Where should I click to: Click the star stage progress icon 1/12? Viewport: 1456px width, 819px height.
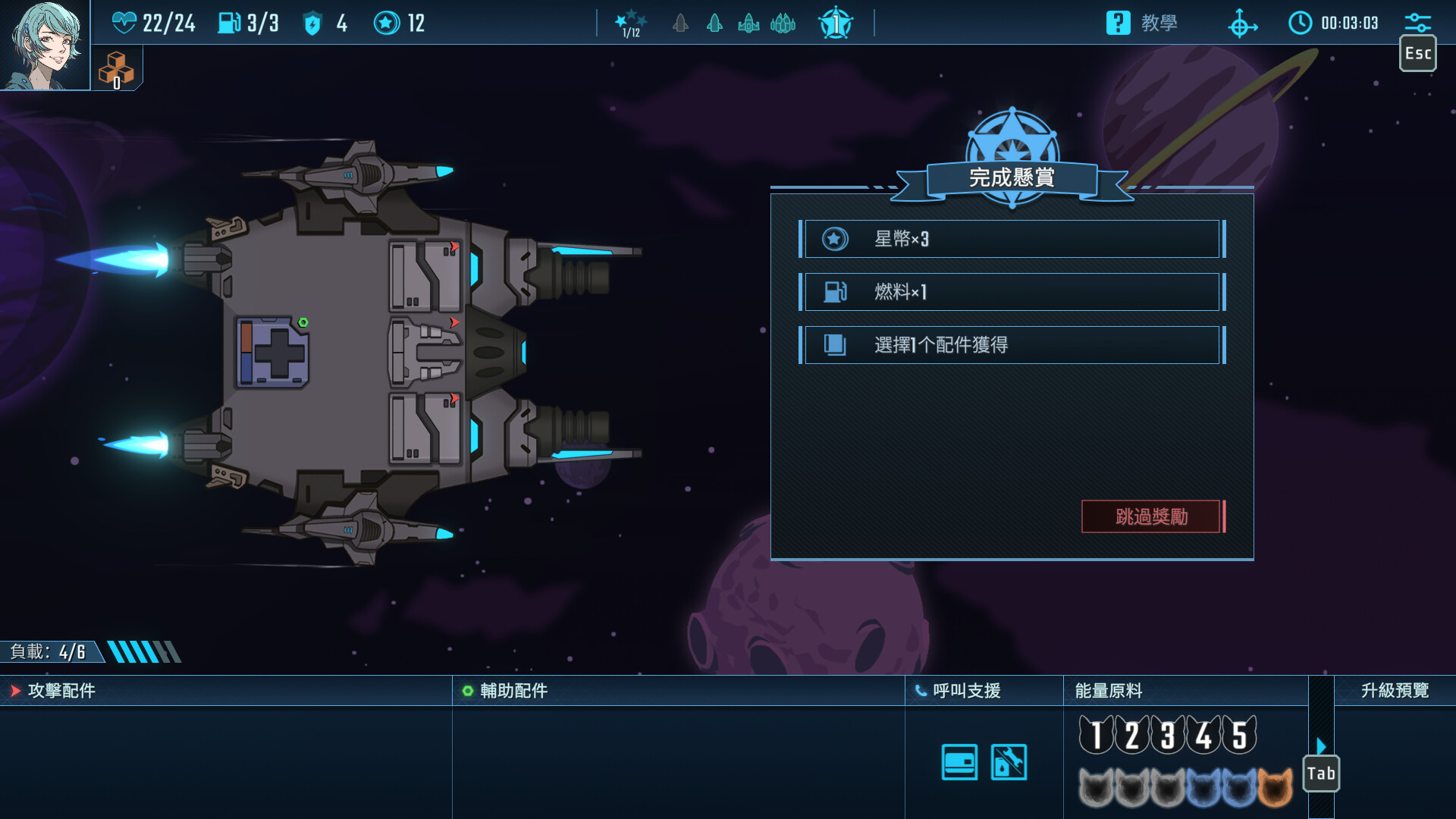630,24
